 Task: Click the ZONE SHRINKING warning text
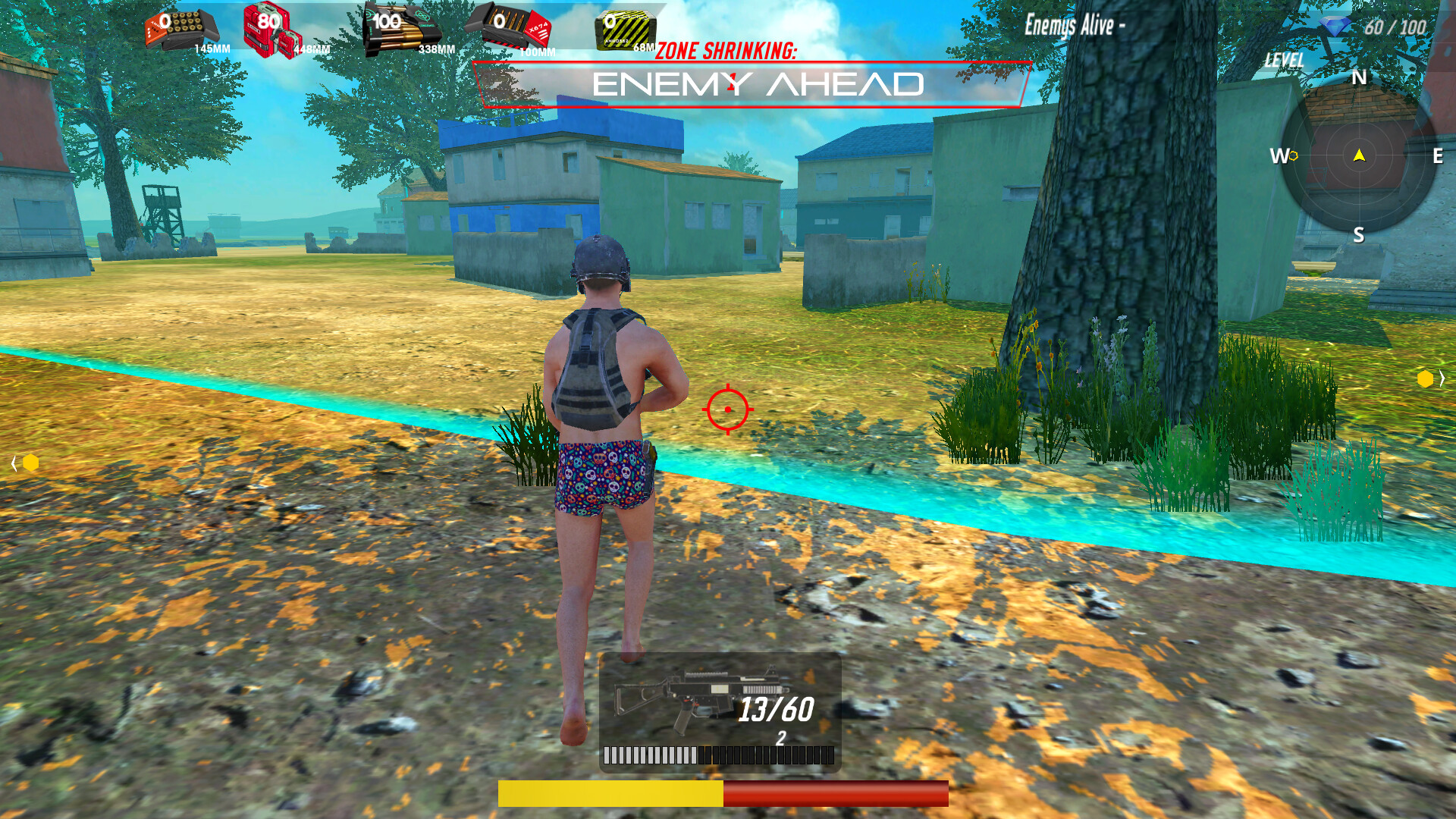728,52
